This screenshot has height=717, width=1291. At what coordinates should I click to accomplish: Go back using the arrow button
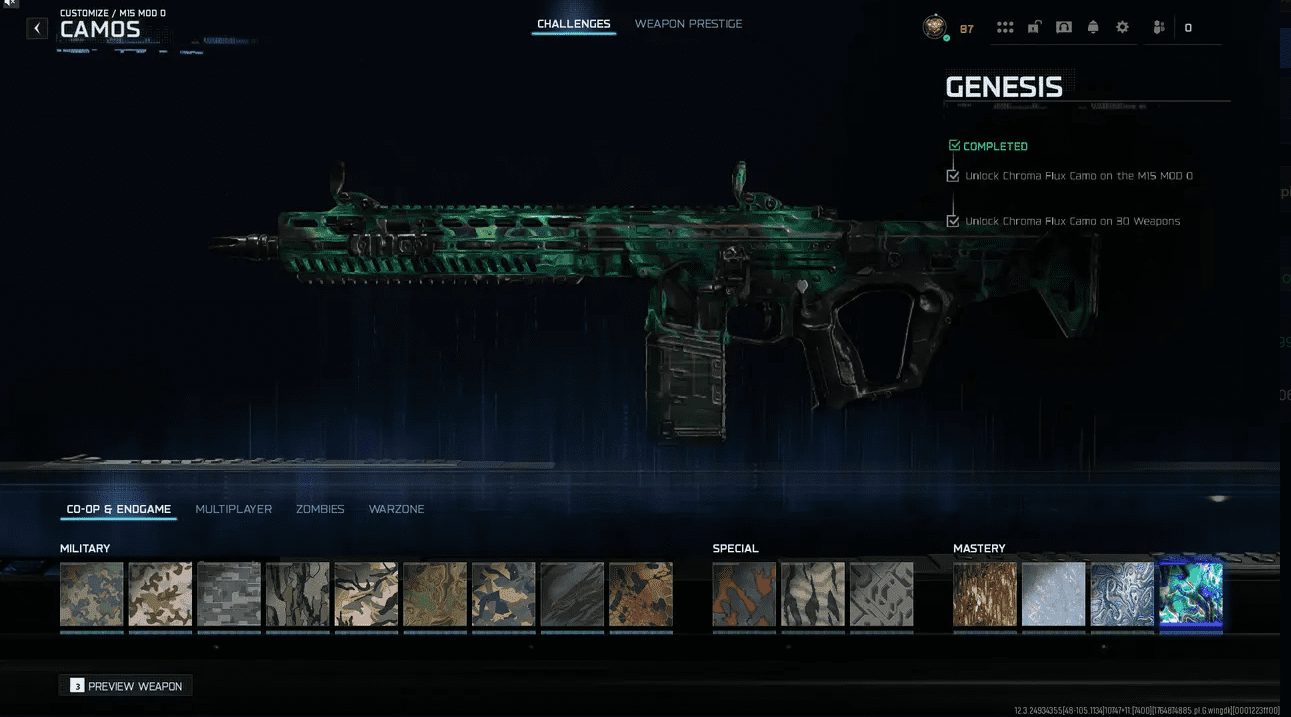(x=37, y=28)
